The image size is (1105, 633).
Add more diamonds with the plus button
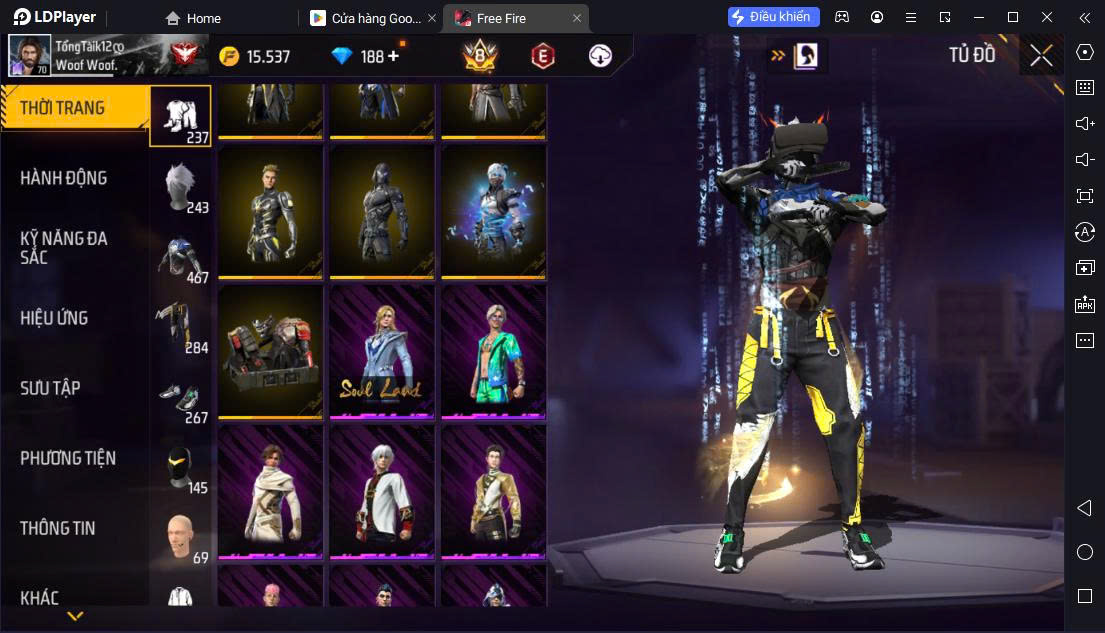tap(393, 56)
